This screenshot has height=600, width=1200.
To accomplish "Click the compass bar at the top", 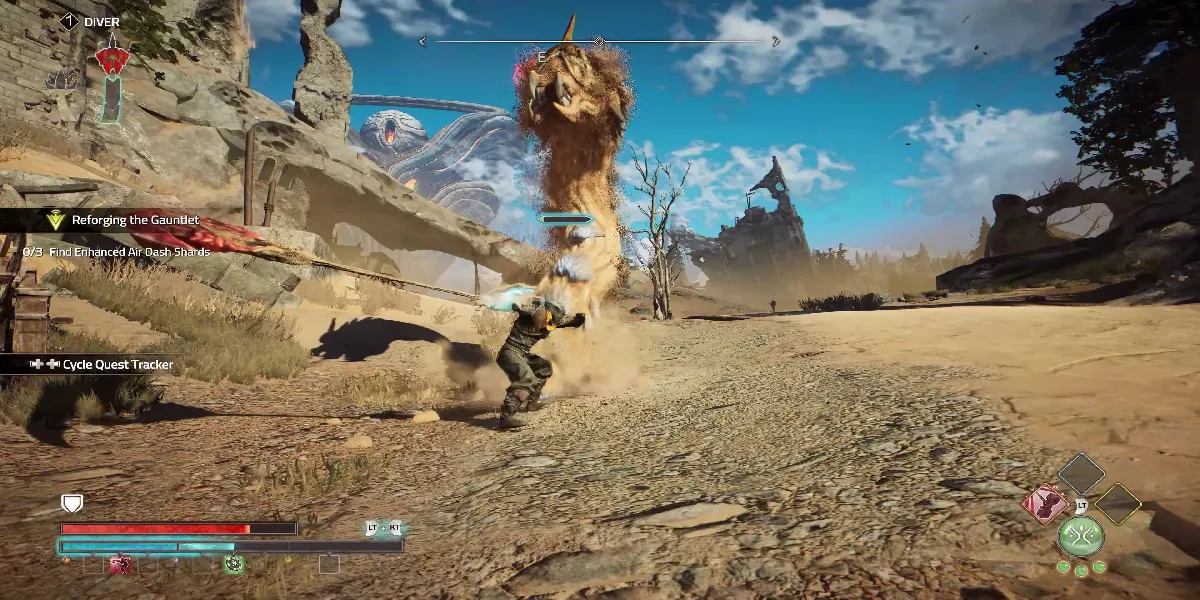I will point(600,41).
